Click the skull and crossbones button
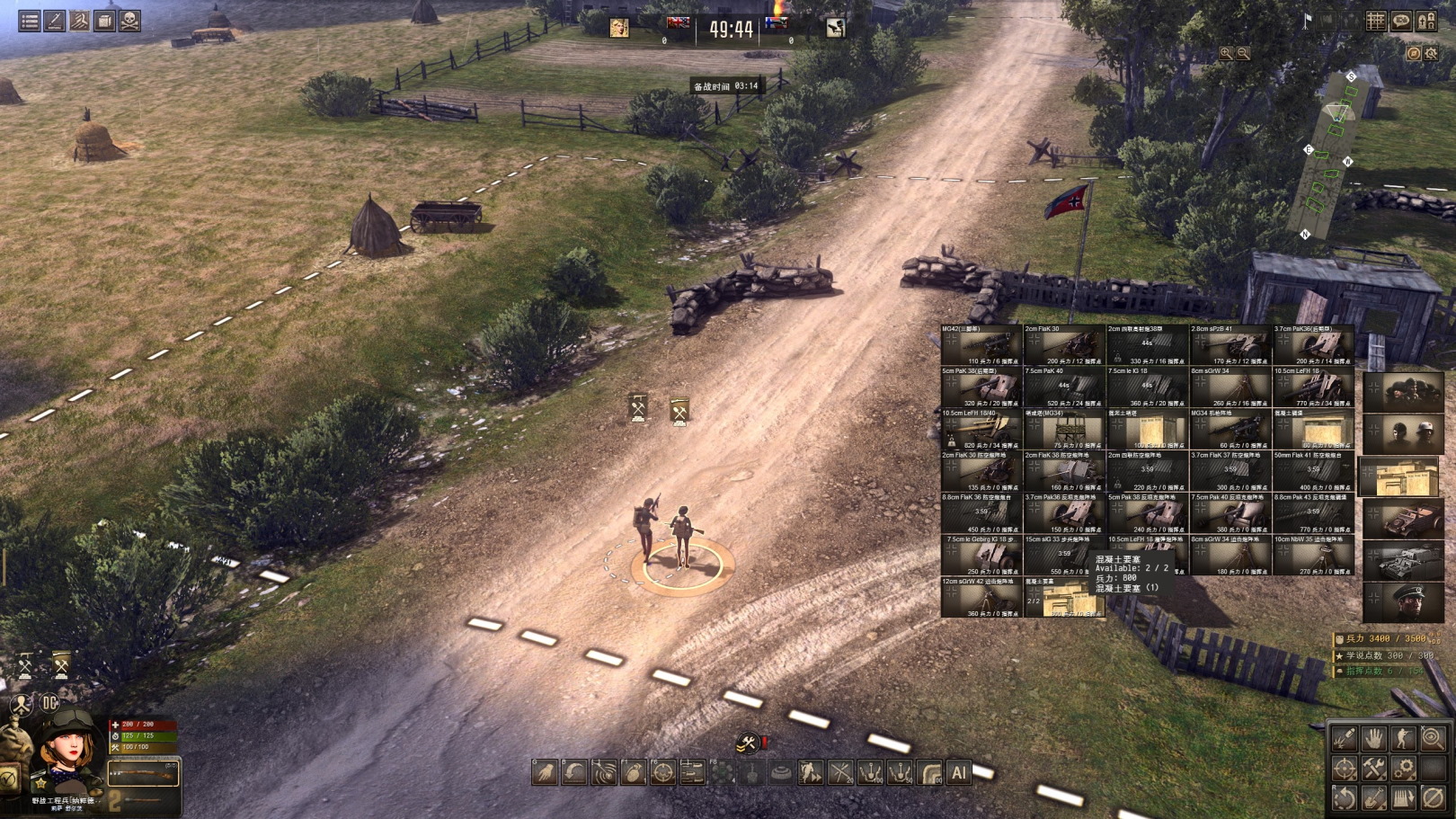 tap(130, 20)
